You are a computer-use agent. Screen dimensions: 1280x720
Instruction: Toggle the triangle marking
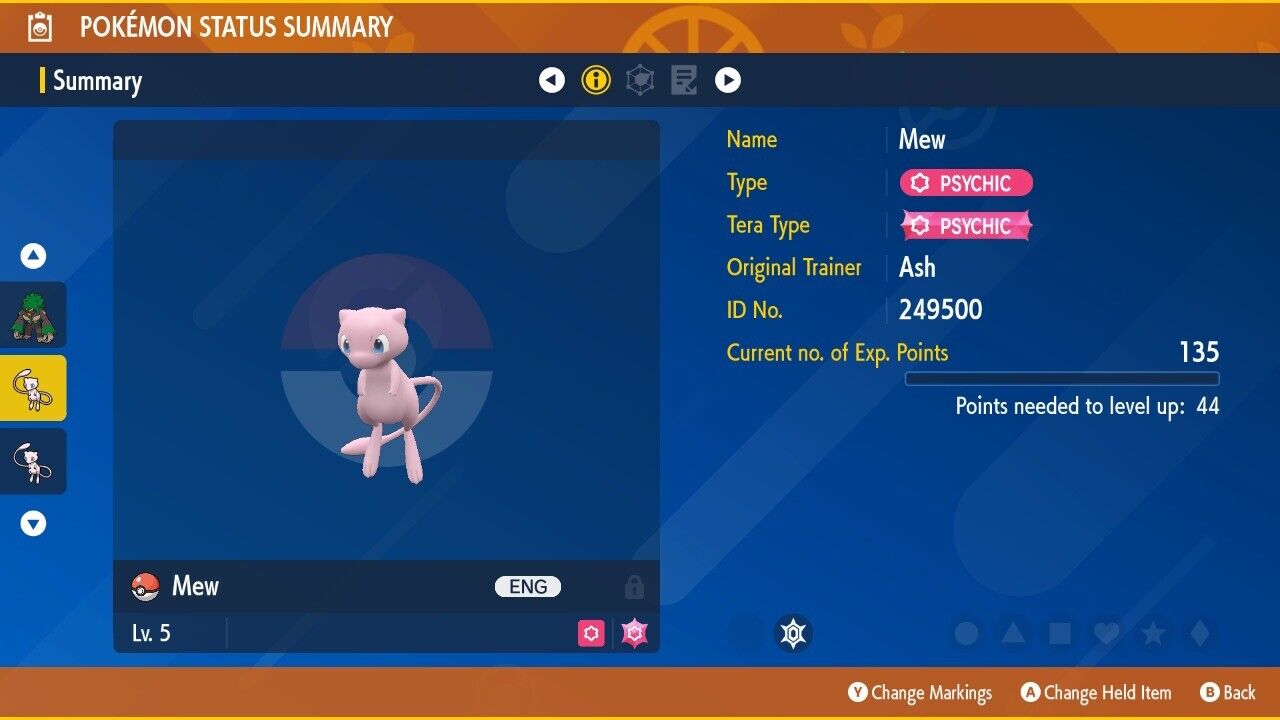pos(1013,633)
